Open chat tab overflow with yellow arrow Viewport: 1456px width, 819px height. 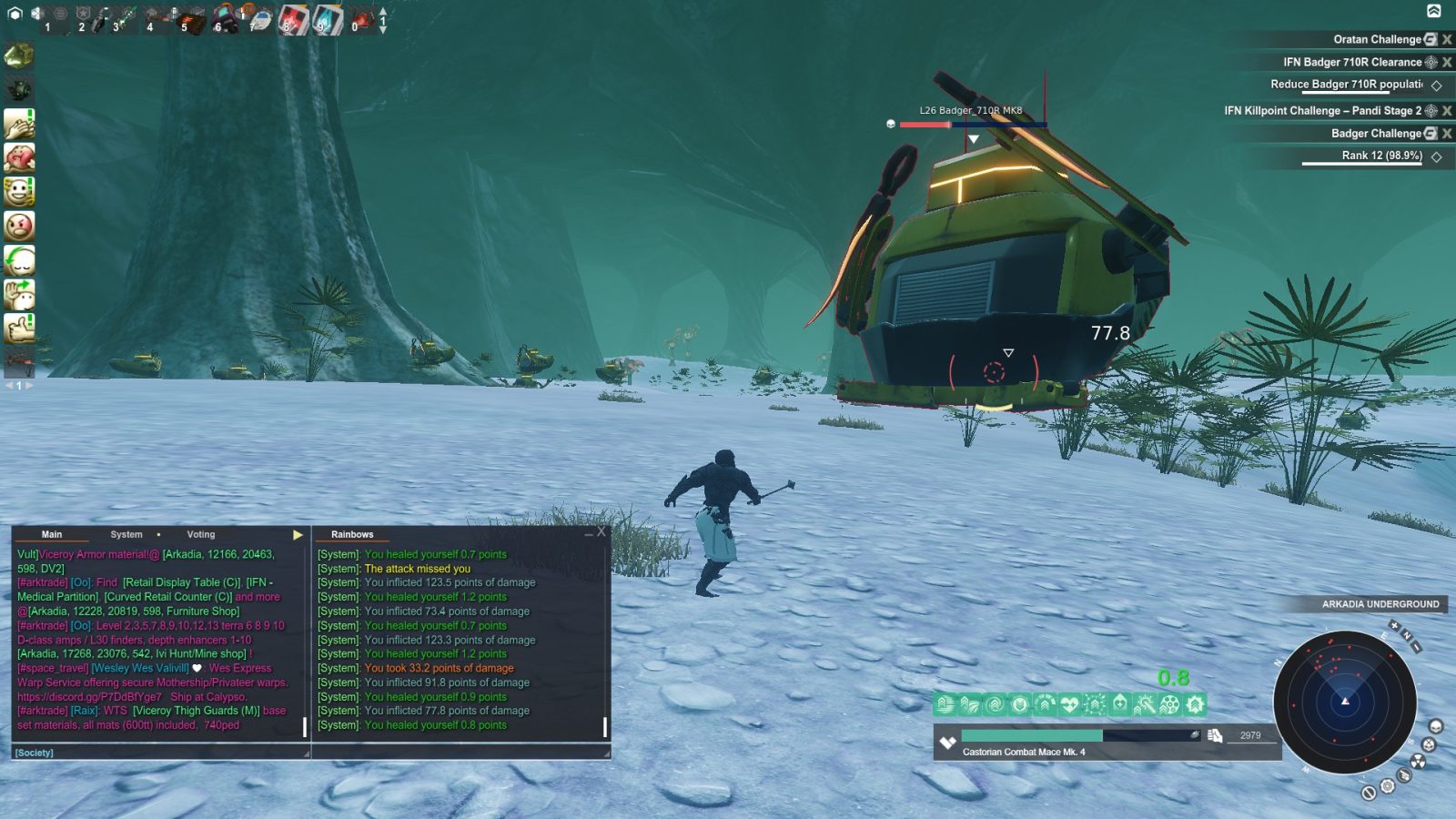point(298,534)
